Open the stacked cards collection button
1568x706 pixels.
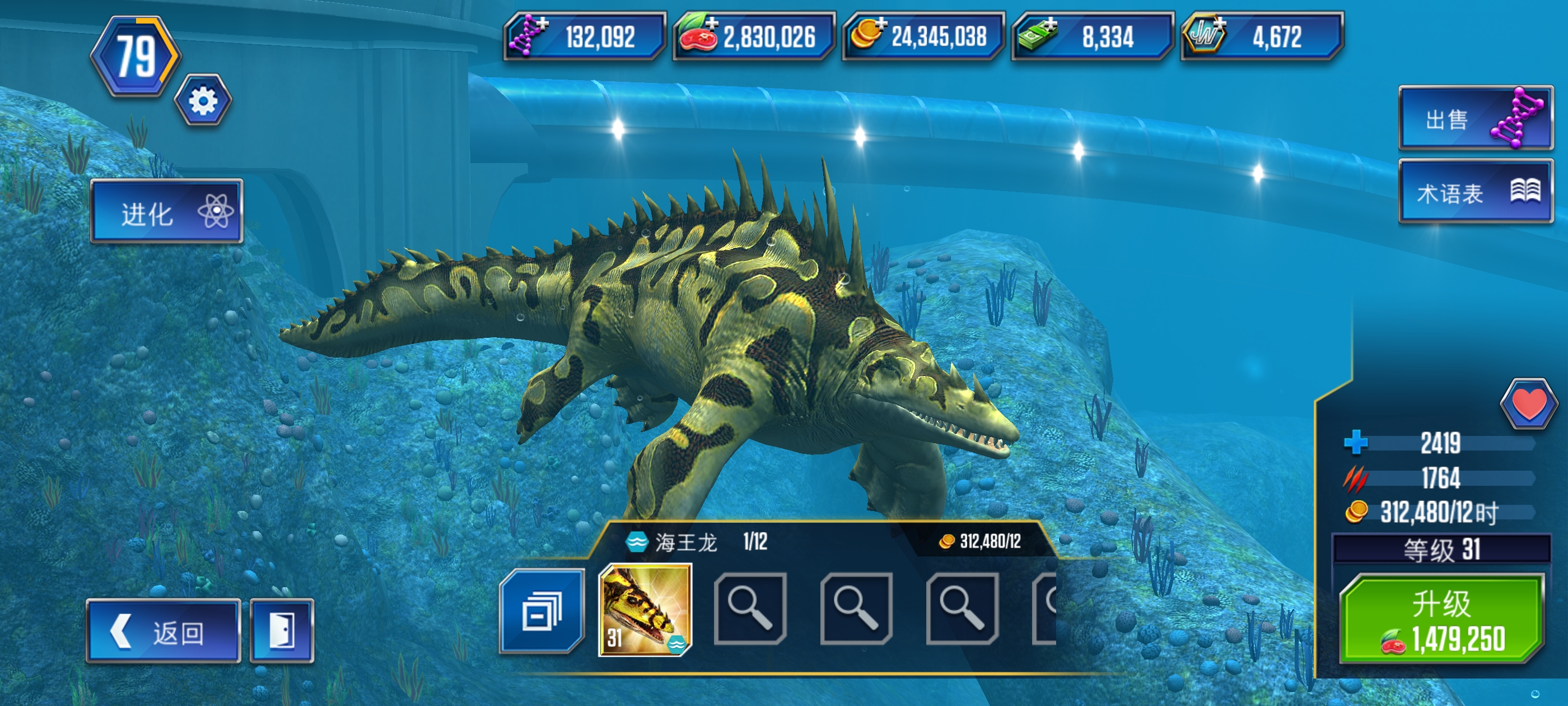[541, 611]
